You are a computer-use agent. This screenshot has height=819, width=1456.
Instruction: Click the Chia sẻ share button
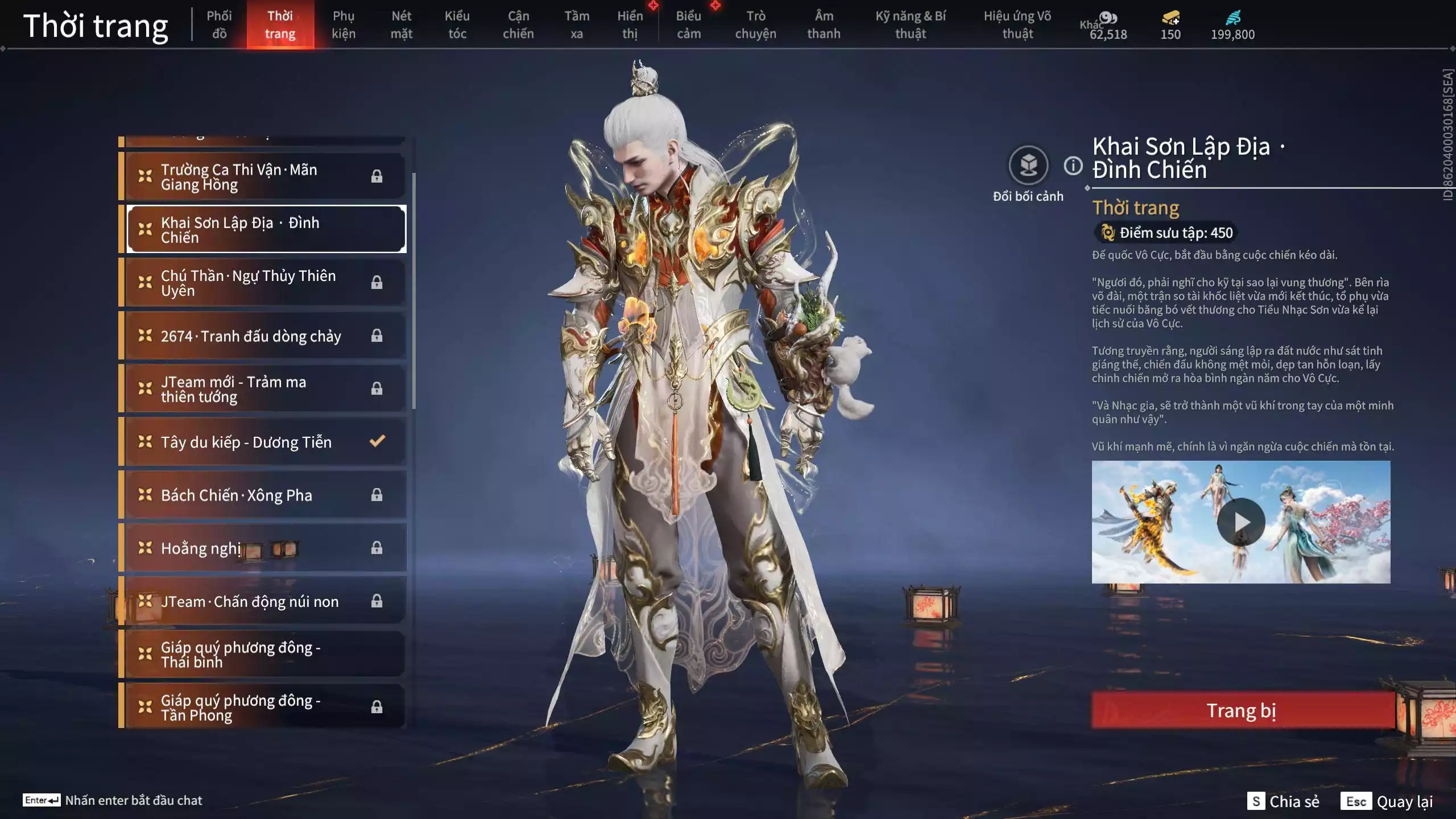click(x=1284, y=801)
